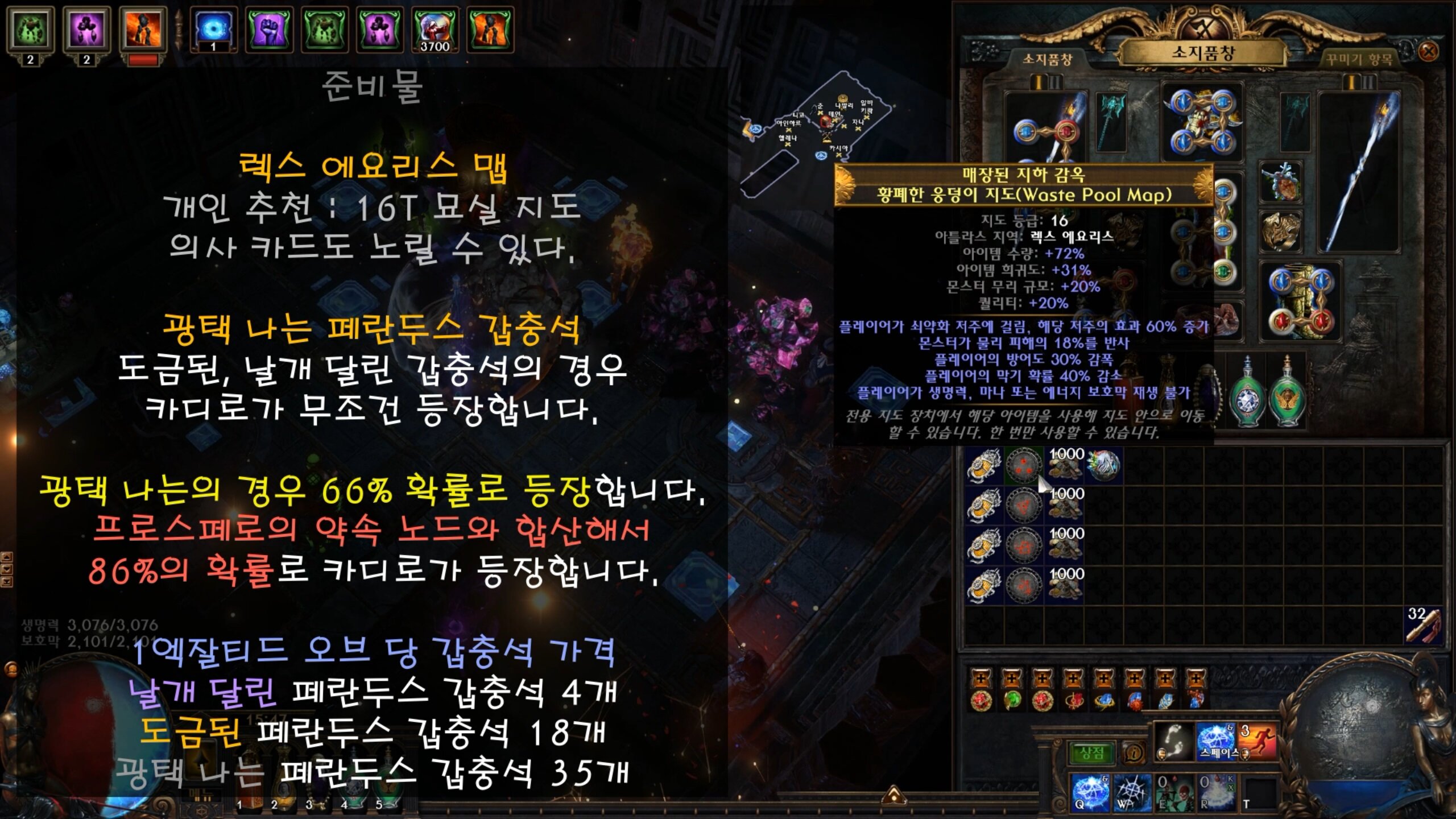The image size is (1456, 819).
Task: Select the blue vortex buff icon
Action: 213,30
